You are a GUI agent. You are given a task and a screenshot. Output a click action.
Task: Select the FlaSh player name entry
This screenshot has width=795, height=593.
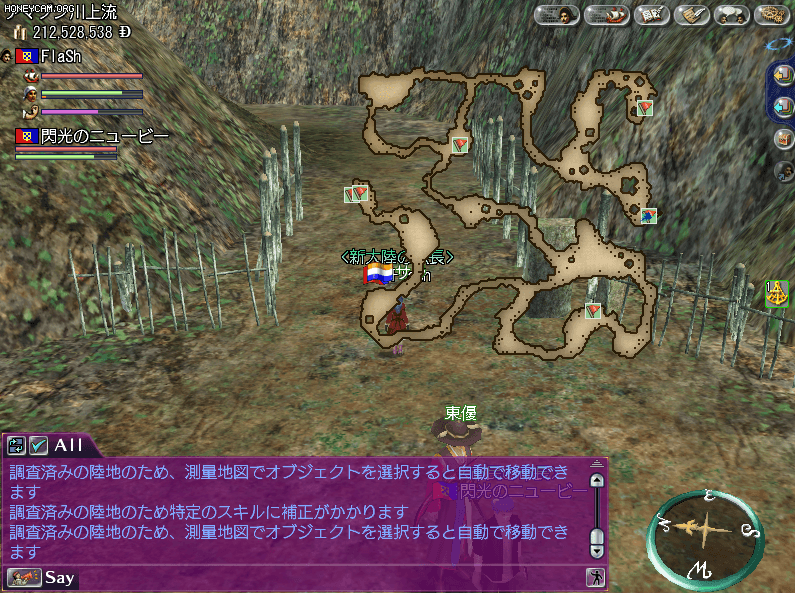coord(60,56)
